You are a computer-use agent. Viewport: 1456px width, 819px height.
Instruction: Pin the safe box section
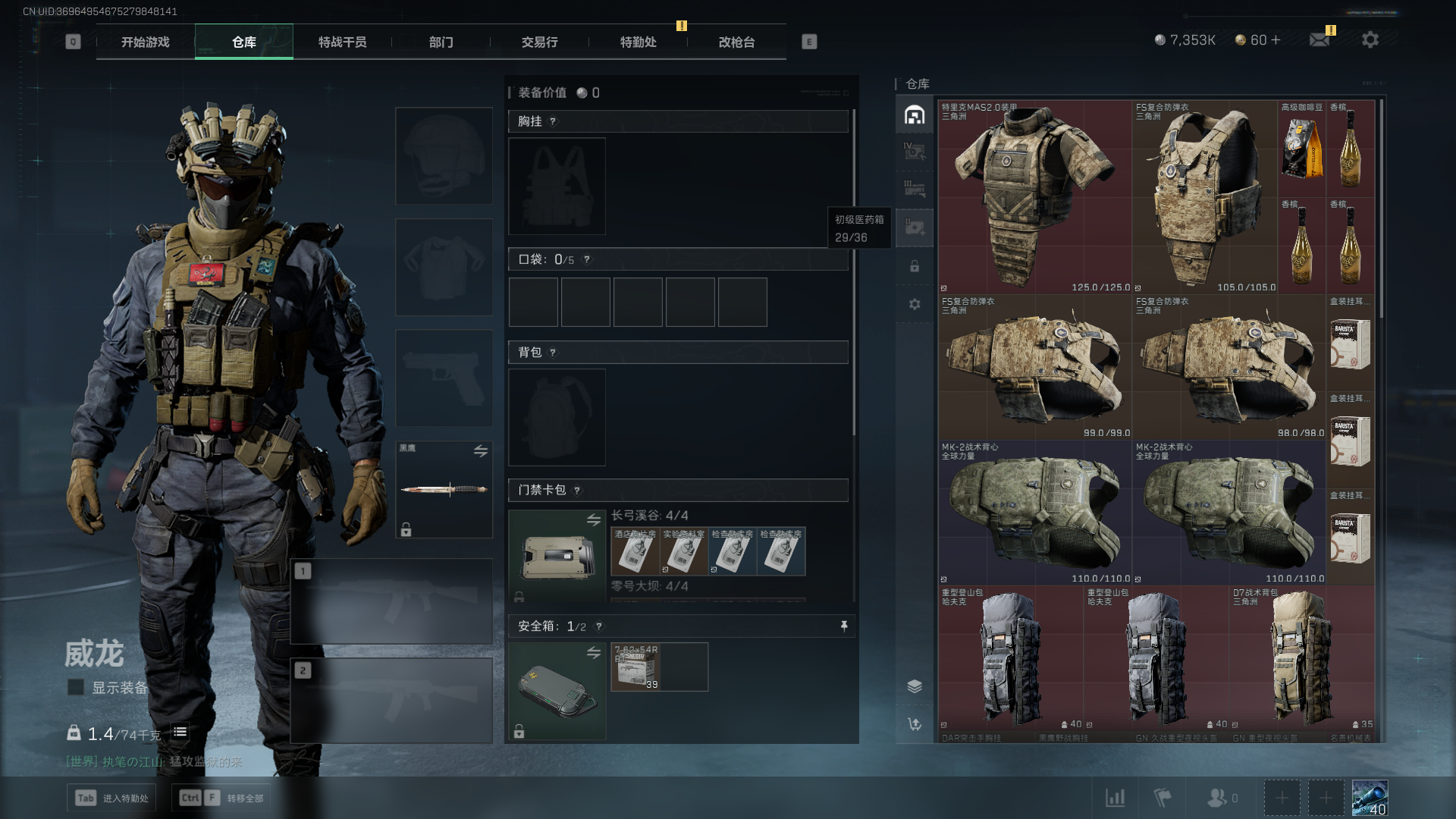point(843,626)
